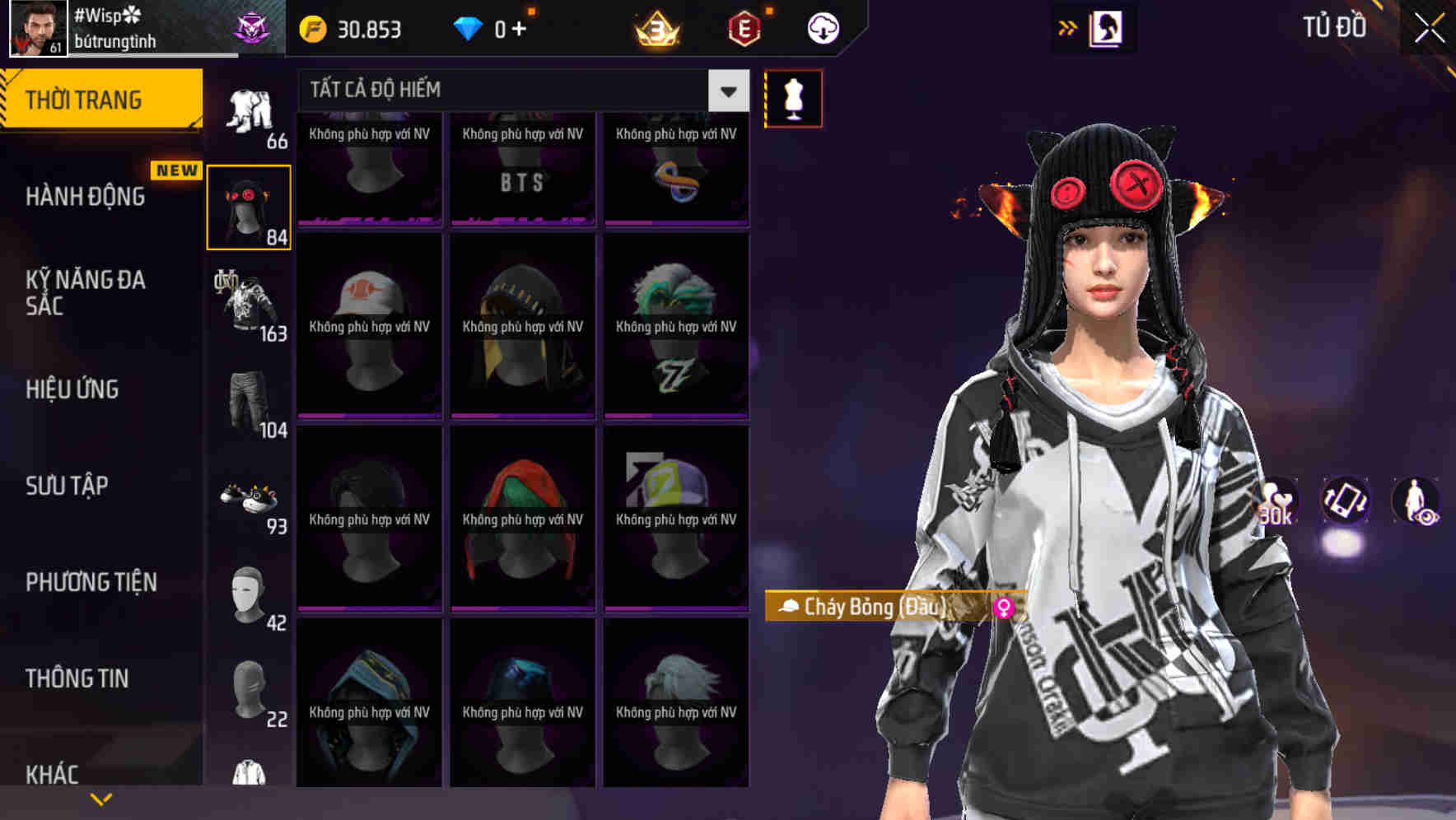1456x820 pixels.
Task: Click the yellow down chevron below KHÁC
Action: (100, 799)
